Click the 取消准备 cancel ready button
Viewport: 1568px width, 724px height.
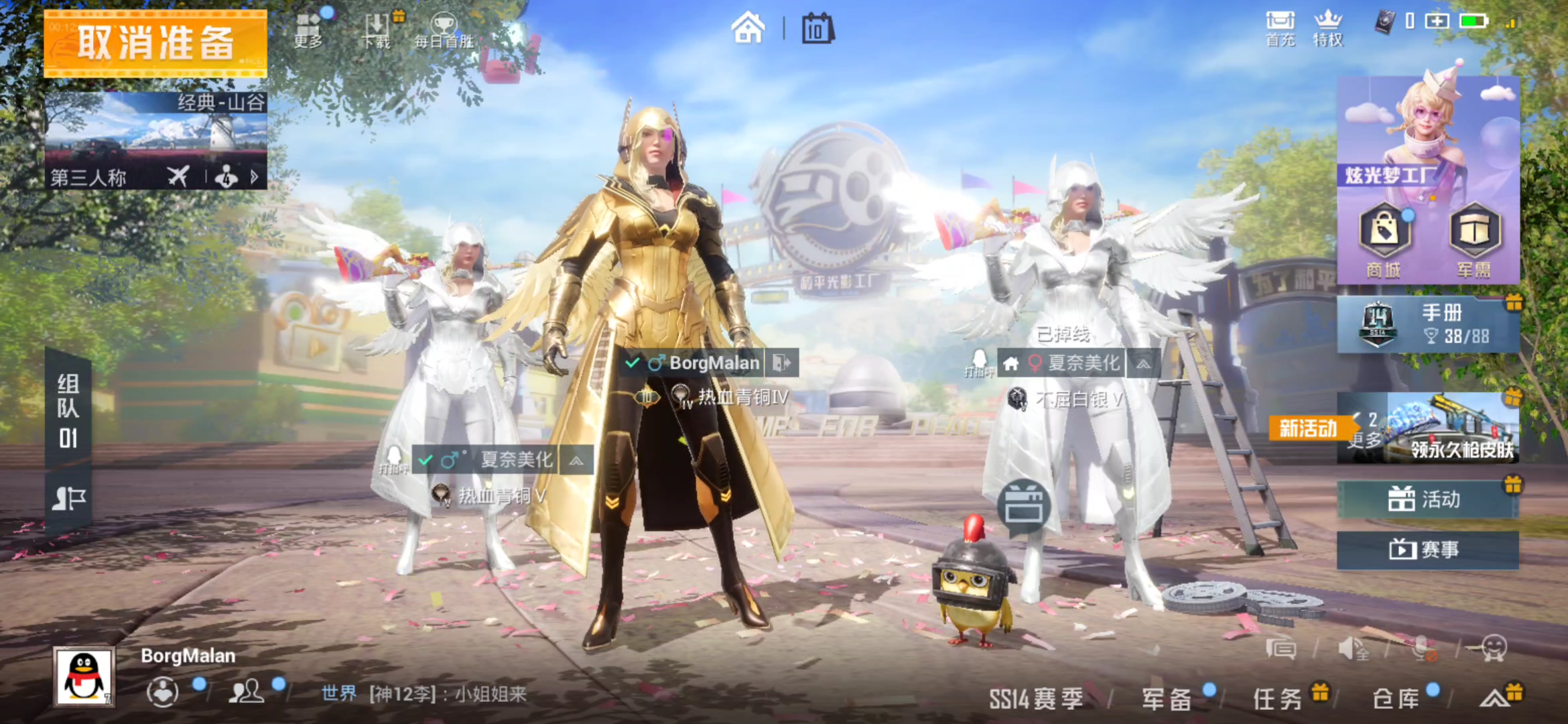tap(155, 44)
